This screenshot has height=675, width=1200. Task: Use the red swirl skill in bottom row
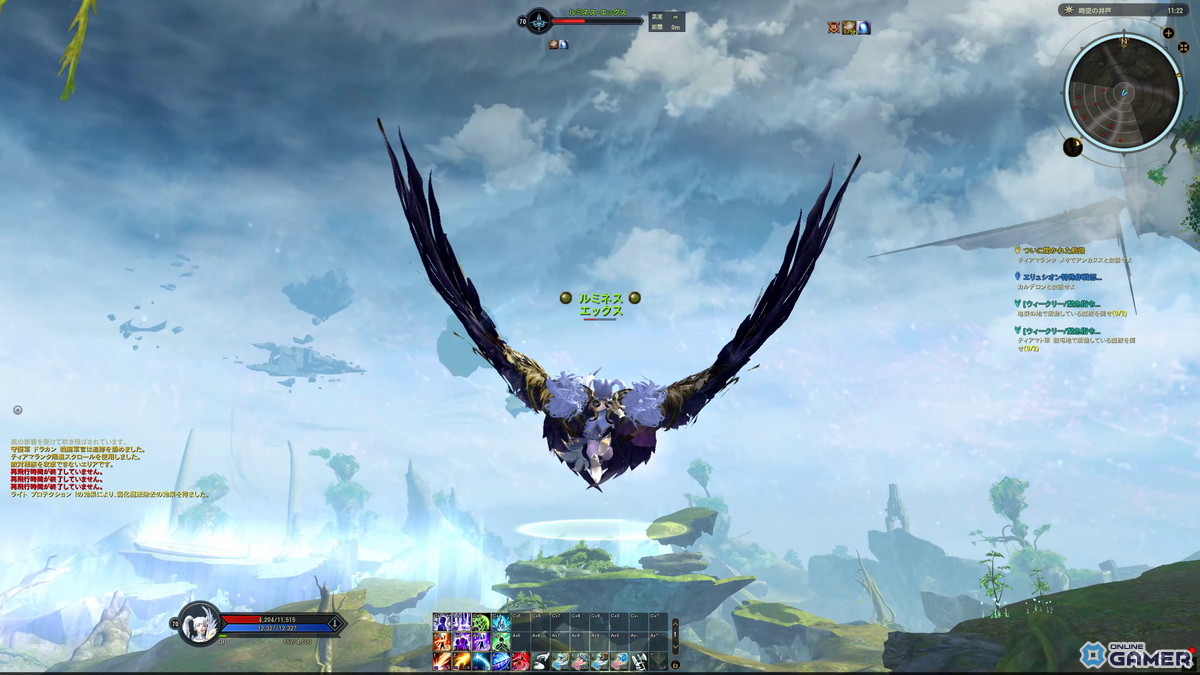coord(521,661)
